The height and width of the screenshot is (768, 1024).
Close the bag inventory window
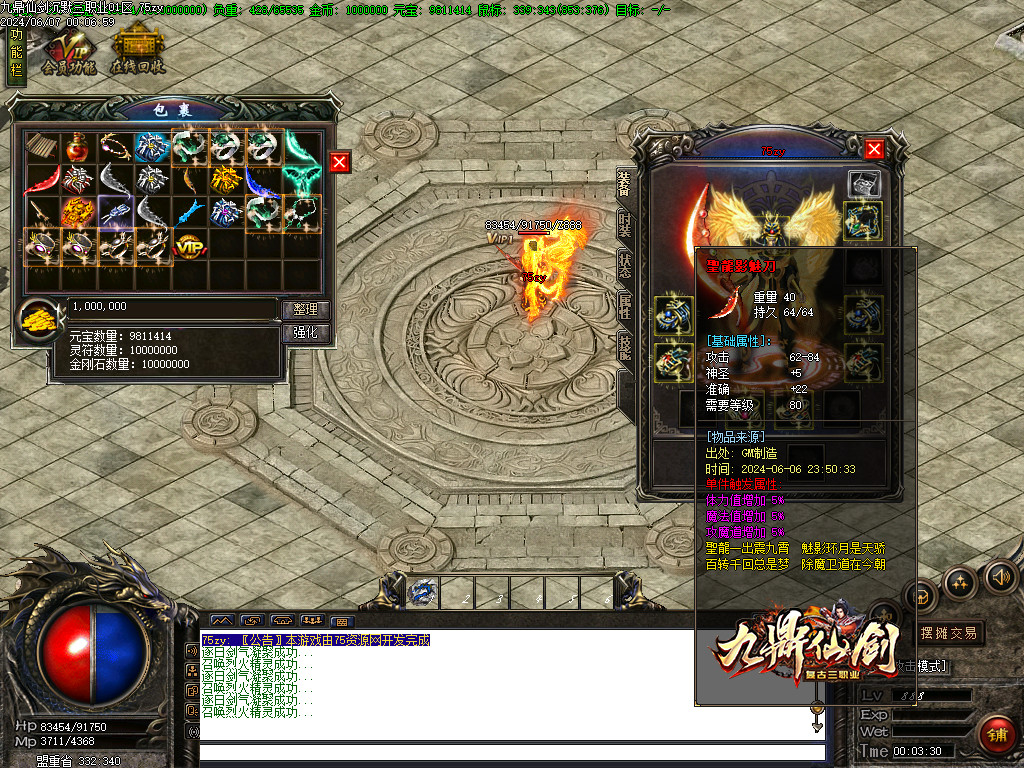pos(340,162)
